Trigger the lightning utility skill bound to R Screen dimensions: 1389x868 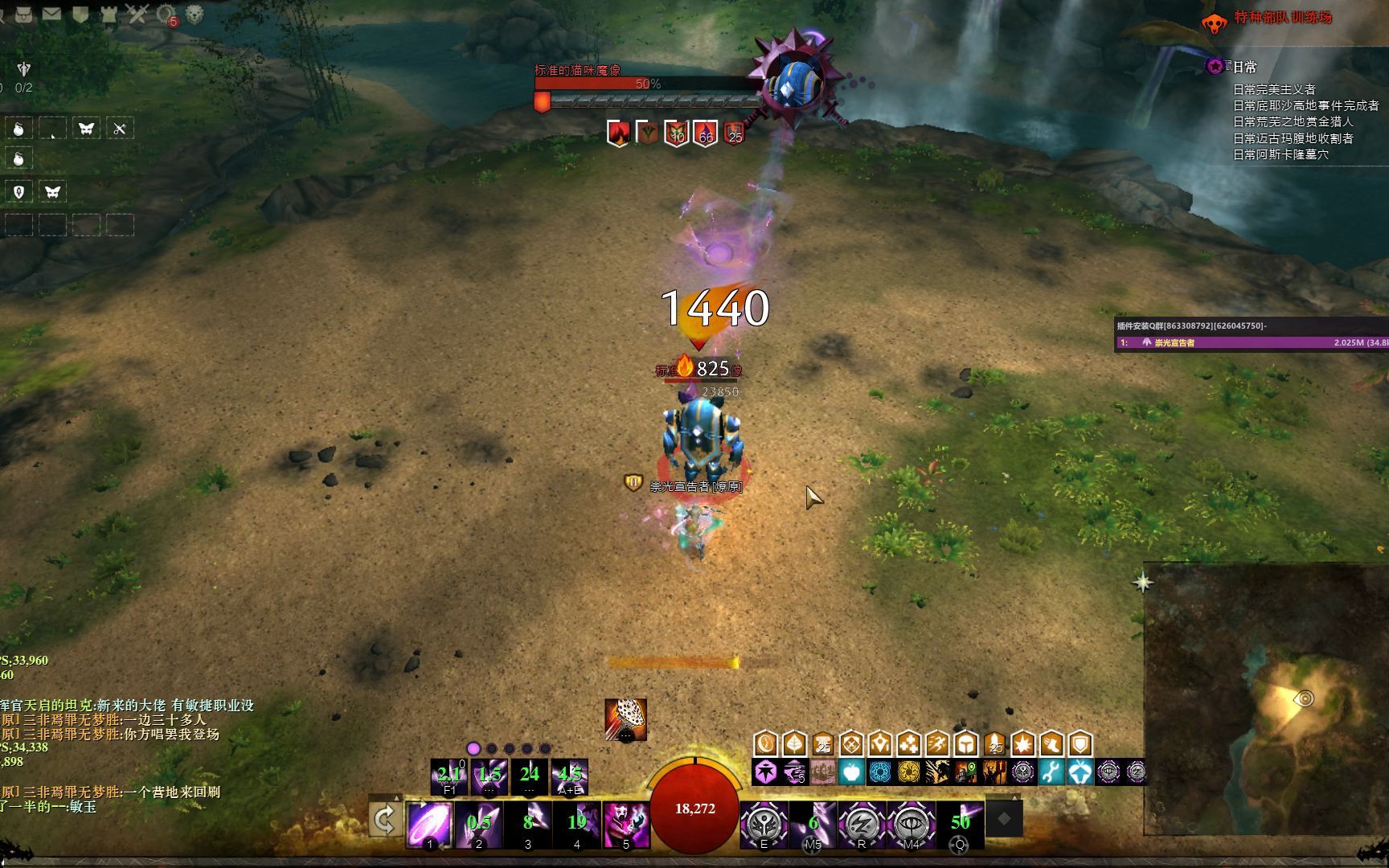(x=861, y=824)
